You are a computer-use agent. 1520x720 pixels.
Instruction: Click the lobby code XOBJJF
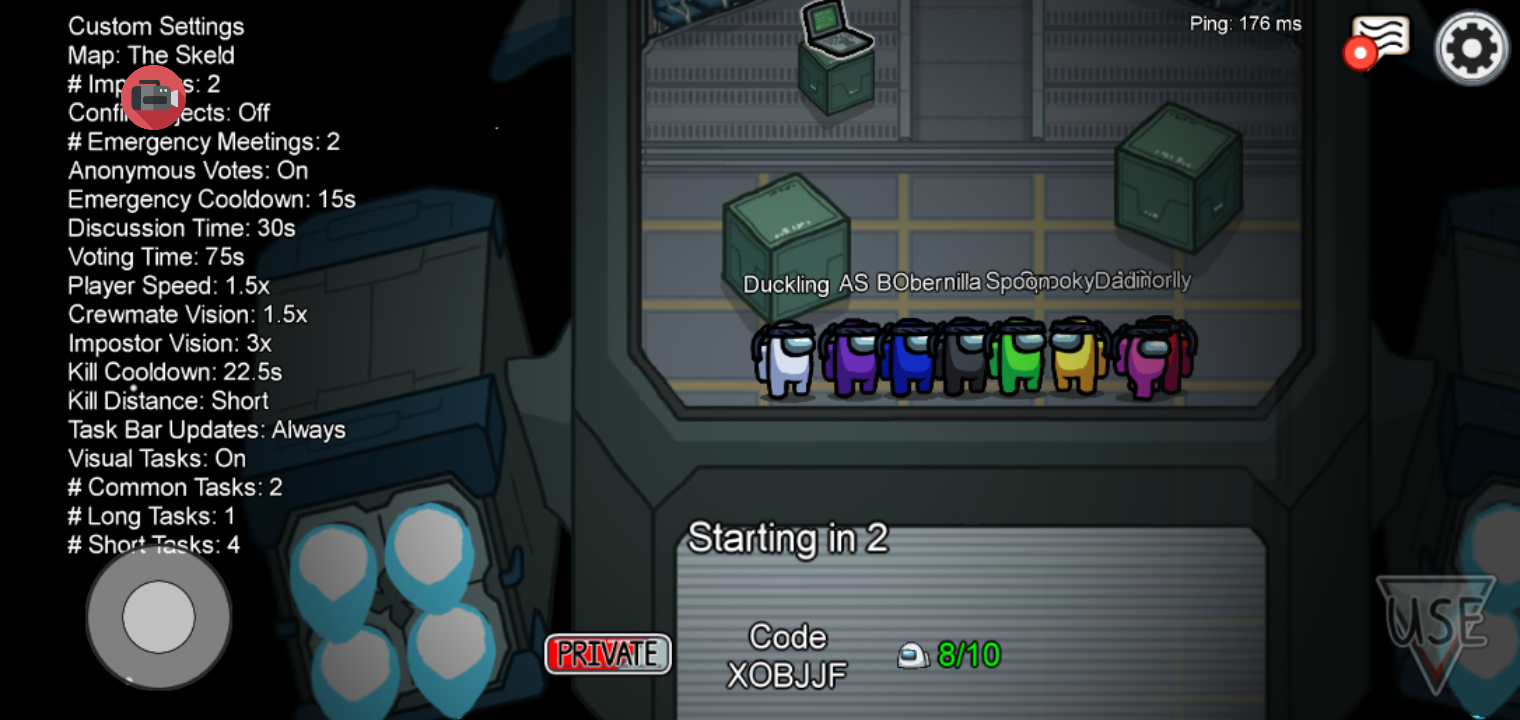[787, 674]
